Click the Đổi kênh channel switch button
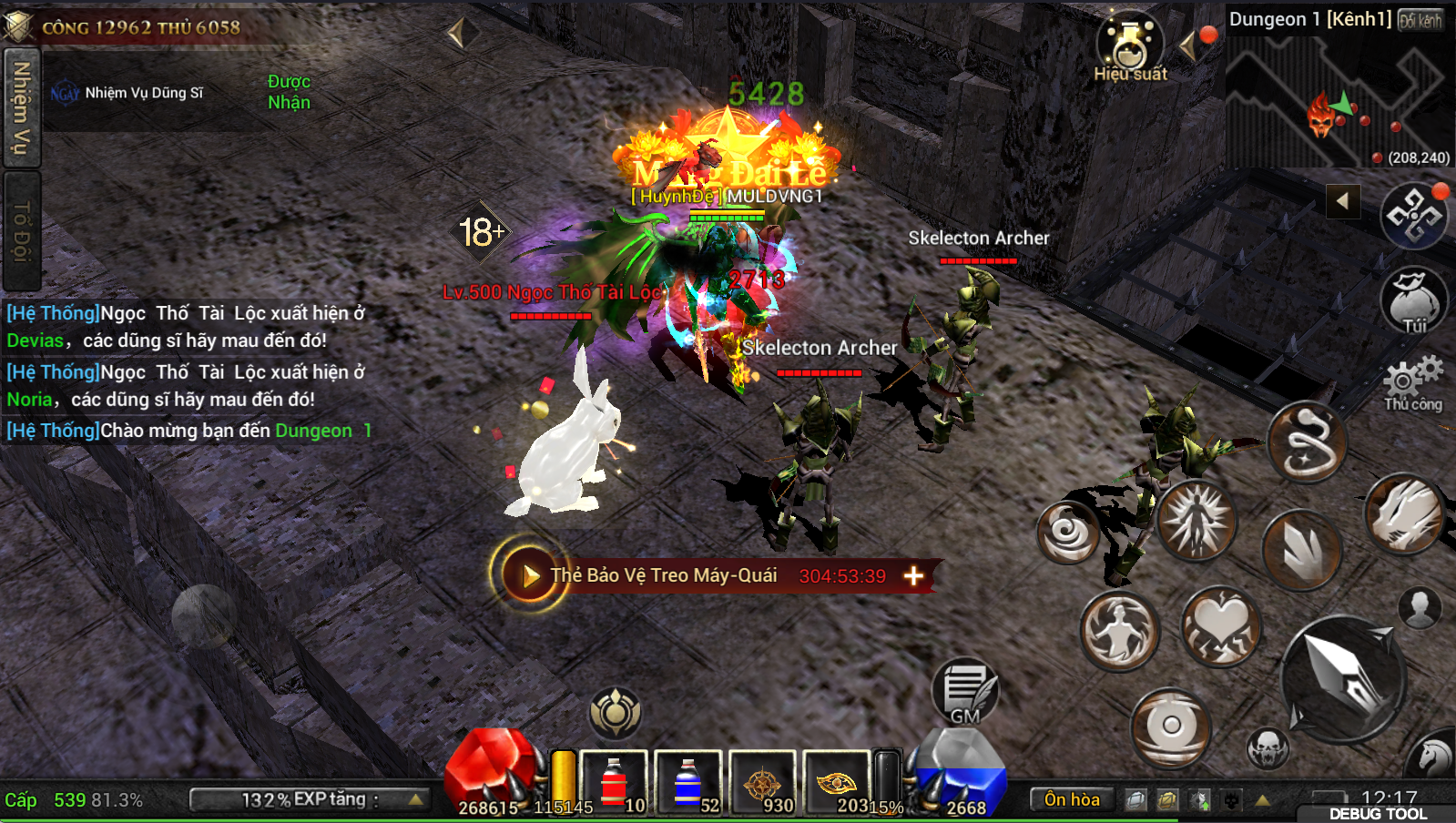This screenshot has width=1456, height=823. [x=1420, y=20]
